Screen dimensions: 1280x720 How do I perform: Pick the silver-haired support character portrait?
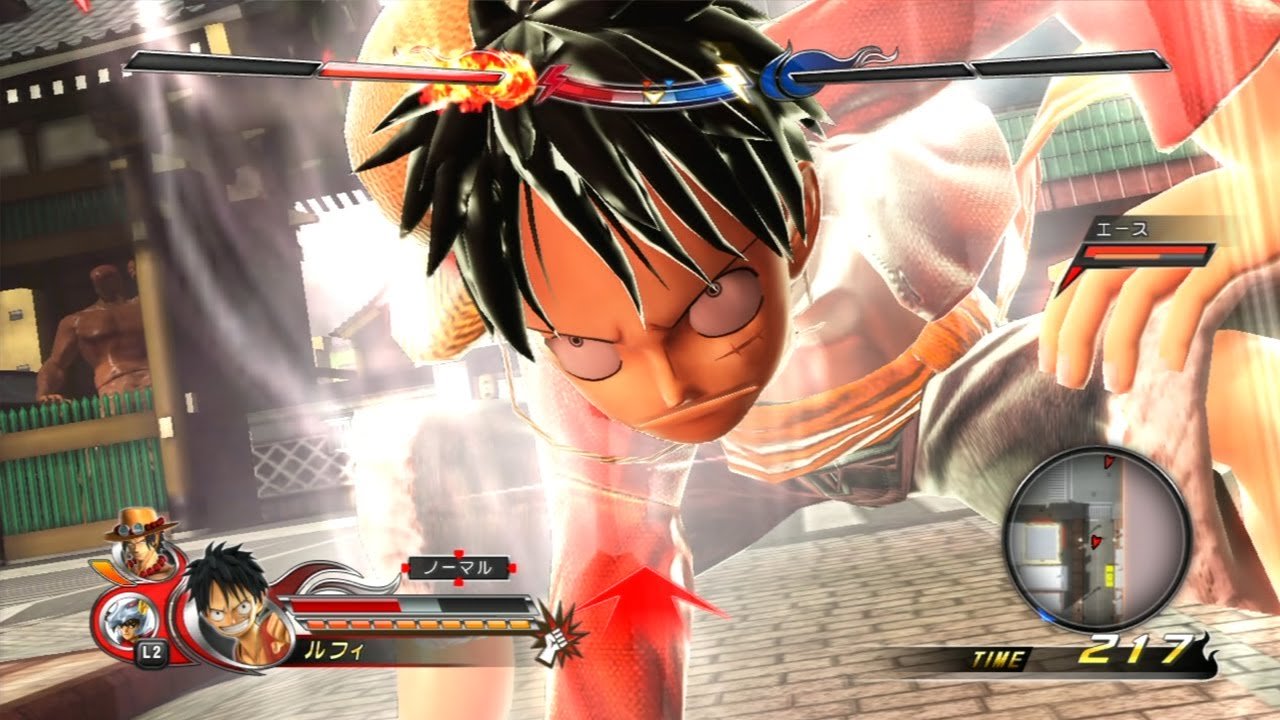coord(126,620)
